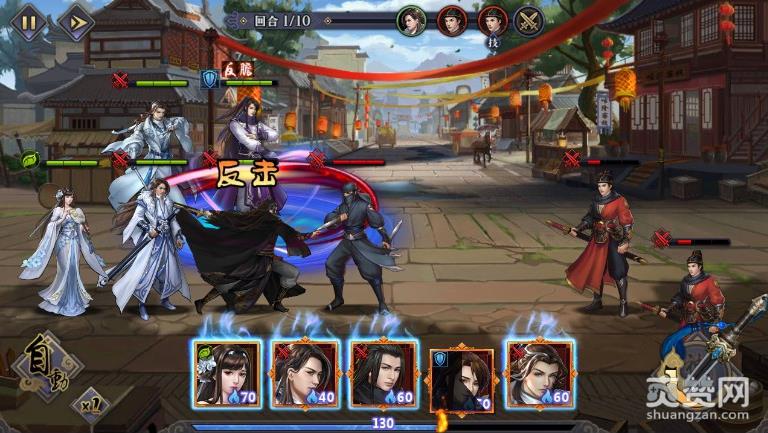Skip ahead with the fast-forward button
768x433 pixels.
tap(73, 23)
